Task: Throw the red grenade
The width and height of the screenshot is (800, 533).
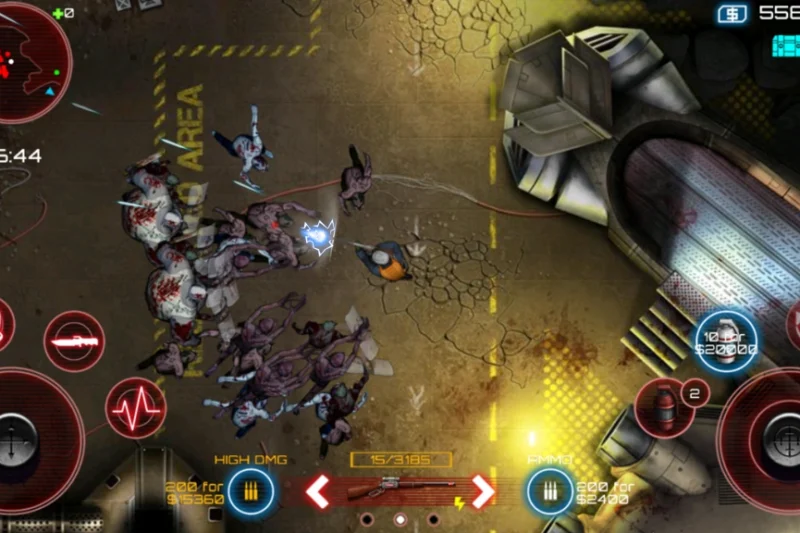Action: [x=663, y=406]
